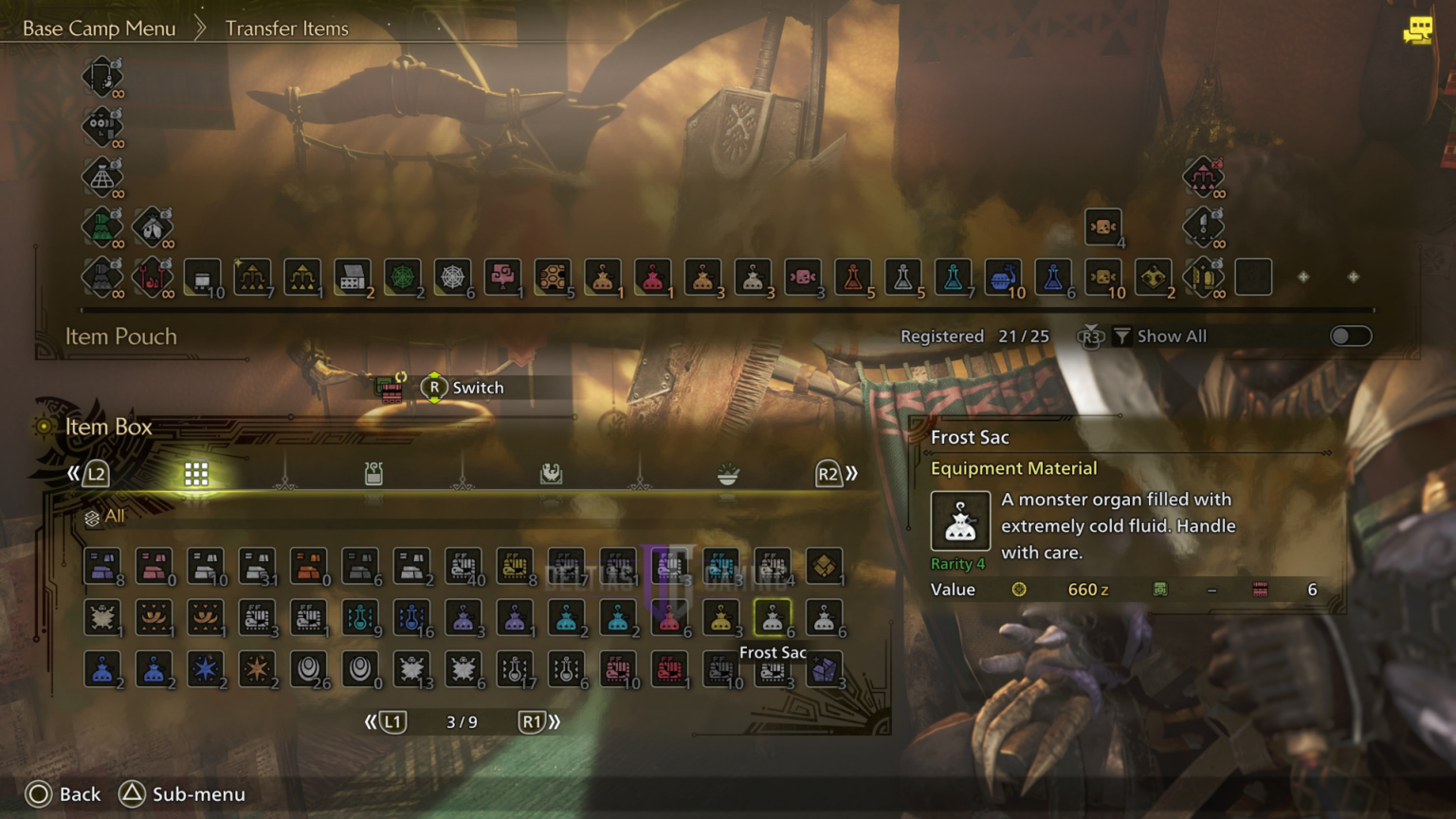Select the All Items grid category tab
The image size is (1456, 819).
196,473
